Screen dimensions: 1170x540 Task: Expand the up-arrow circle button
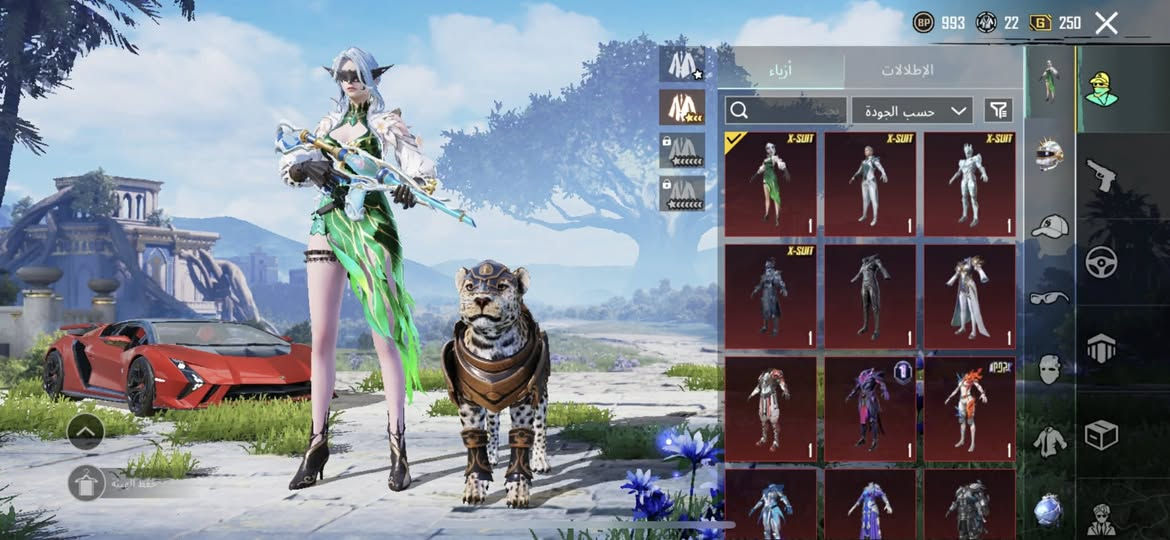[86, 432]
